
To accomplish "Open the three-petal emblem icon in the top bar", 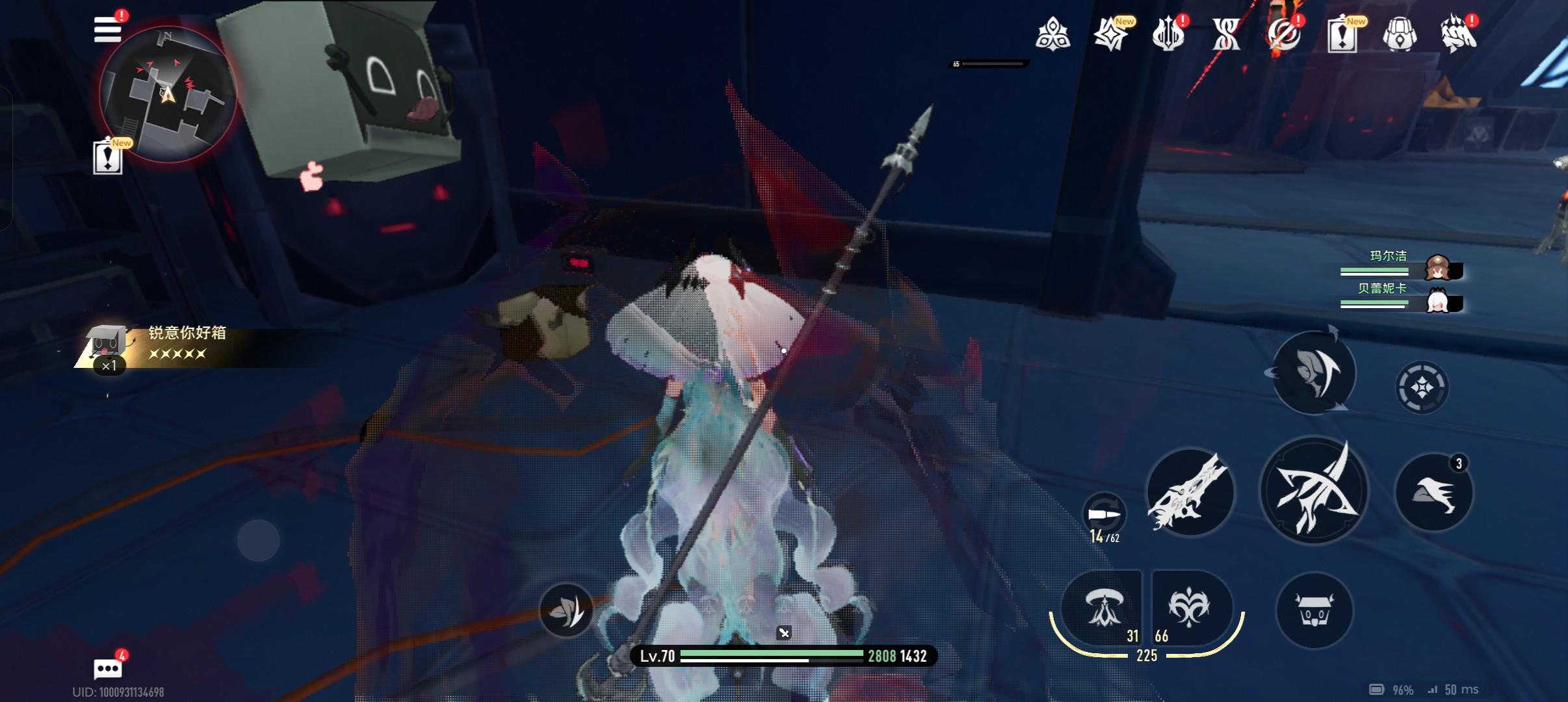I will (1052, 34).
